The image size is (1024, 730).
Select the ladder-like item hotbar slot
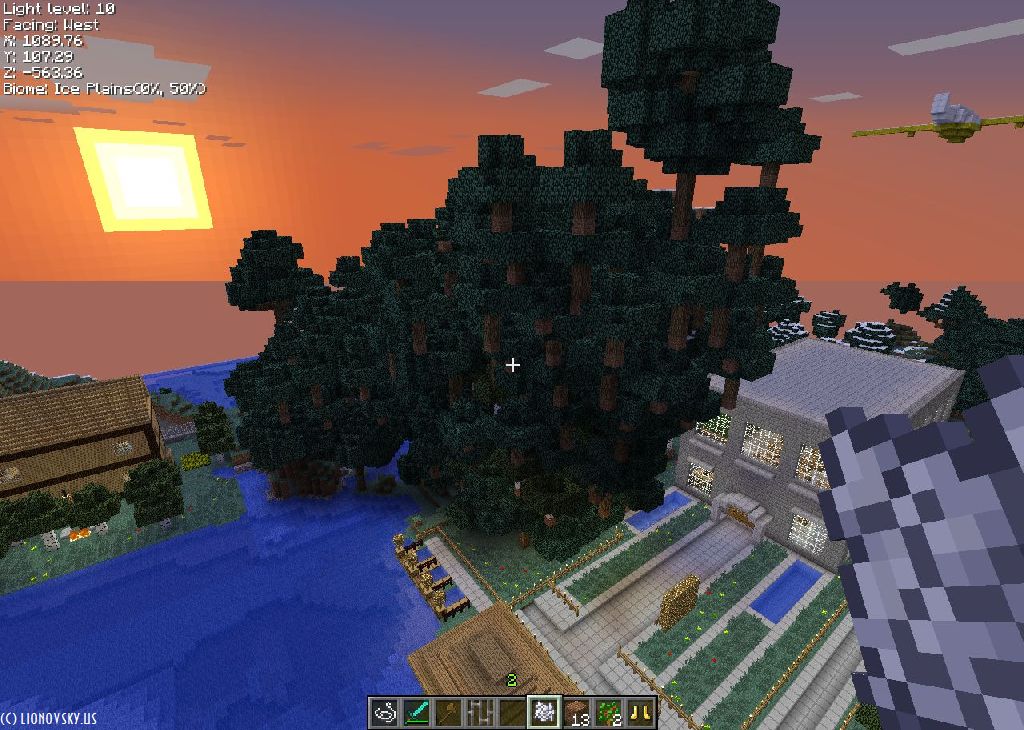480,712
